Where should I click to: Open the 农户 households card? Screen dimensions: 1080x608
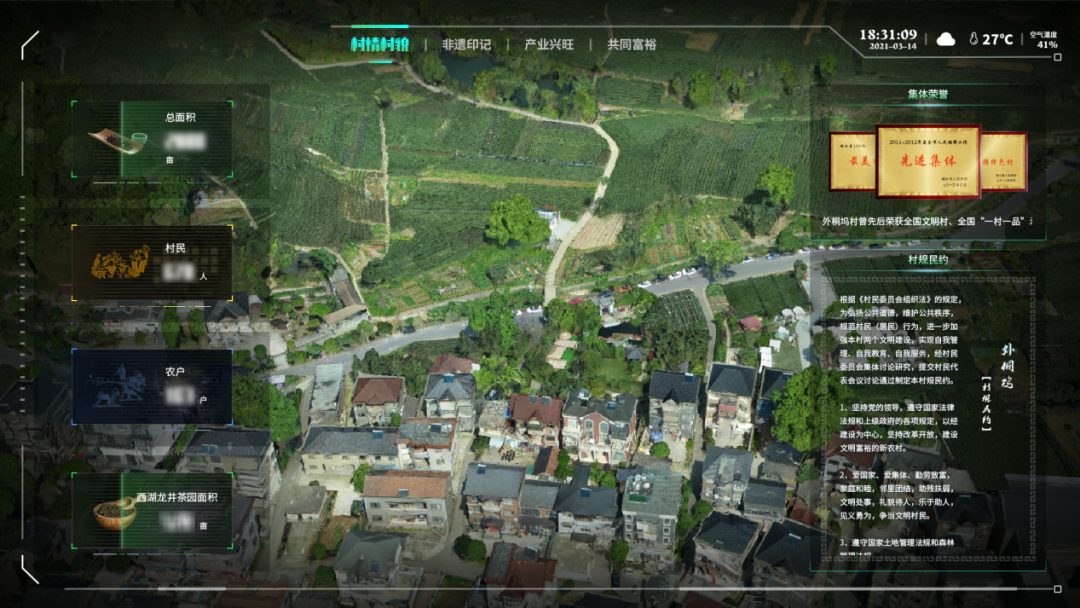coord(152,387)
